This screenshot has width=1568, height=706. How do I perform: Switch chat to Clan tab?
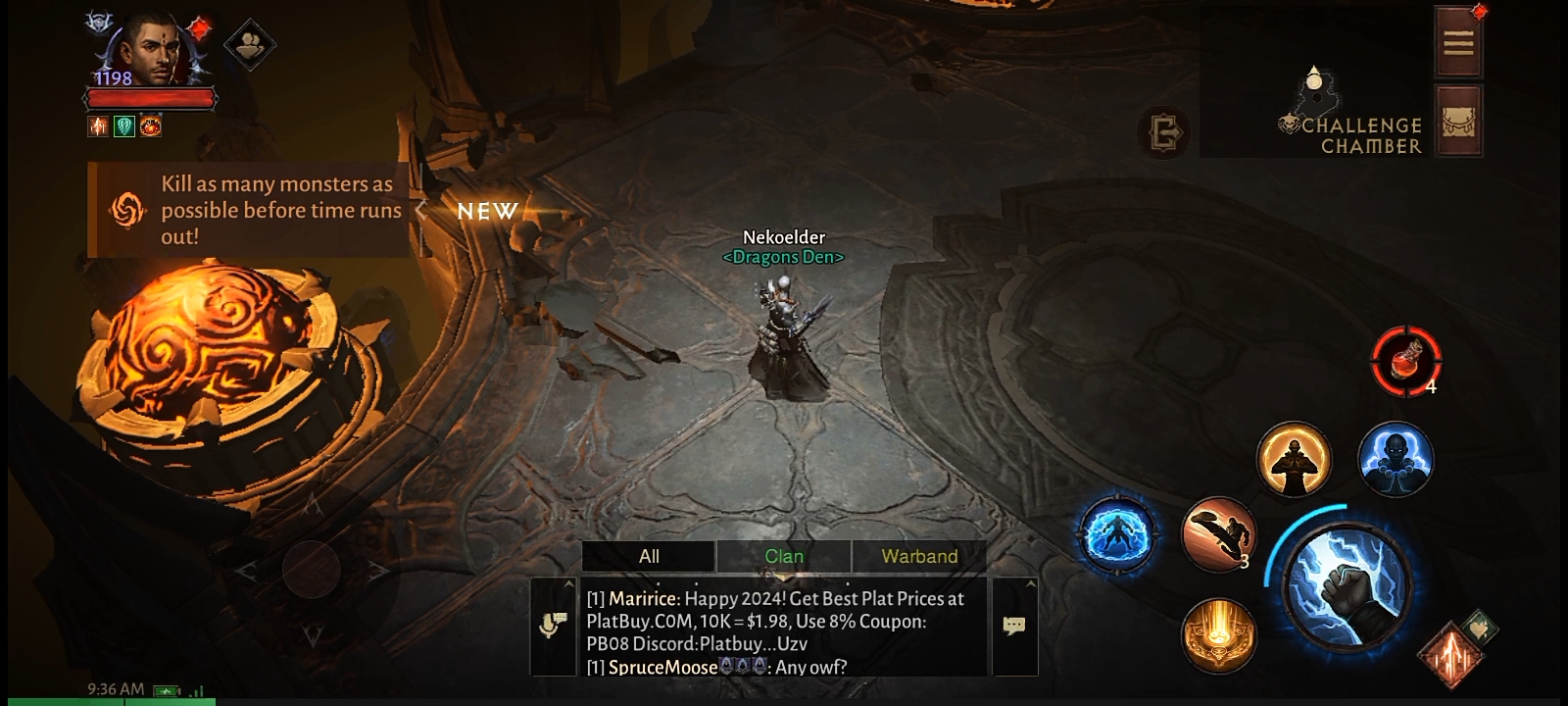784,556
